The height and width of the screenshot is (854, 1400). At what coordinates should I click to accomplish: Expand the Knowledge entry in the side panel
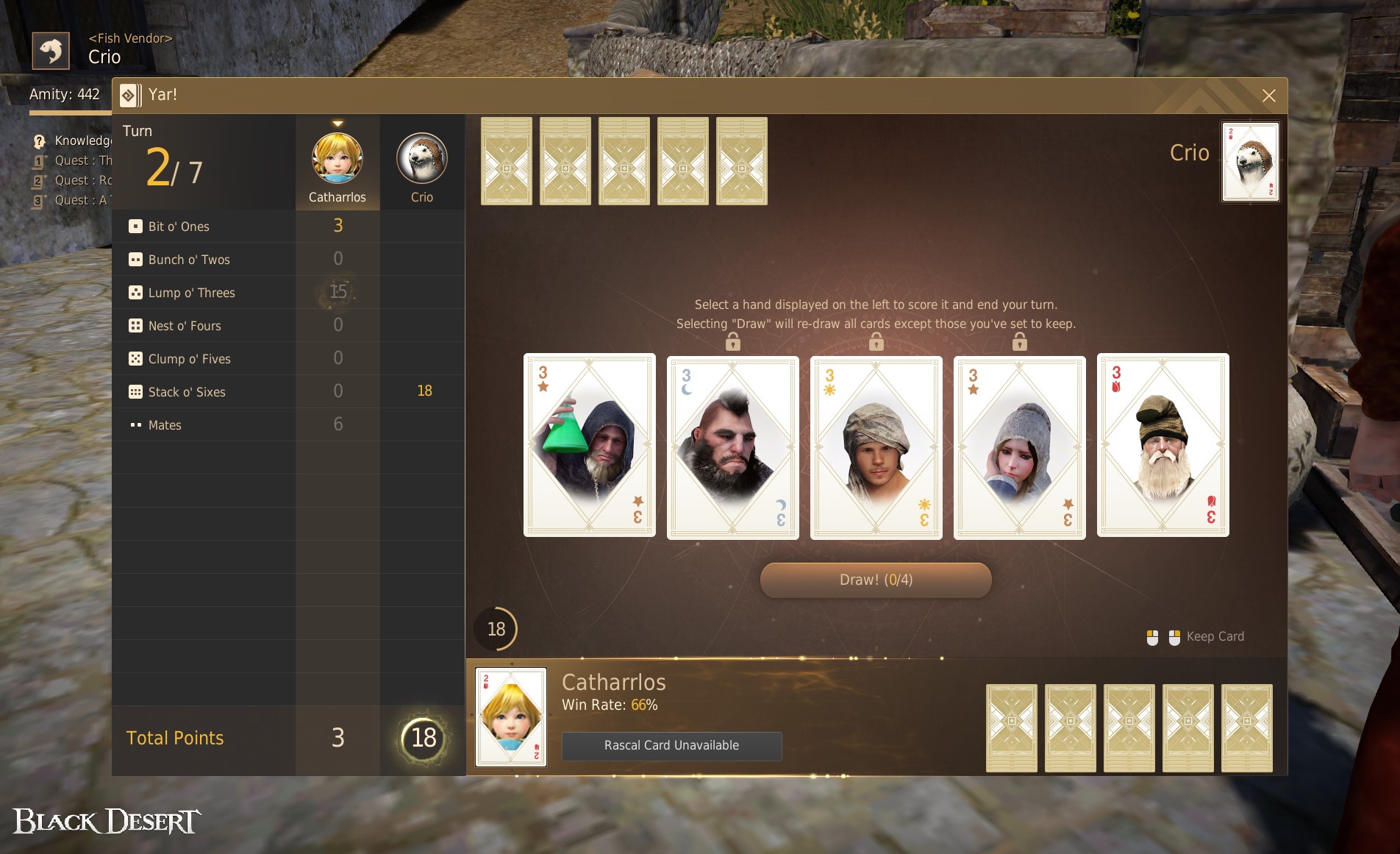pos(38,140)
